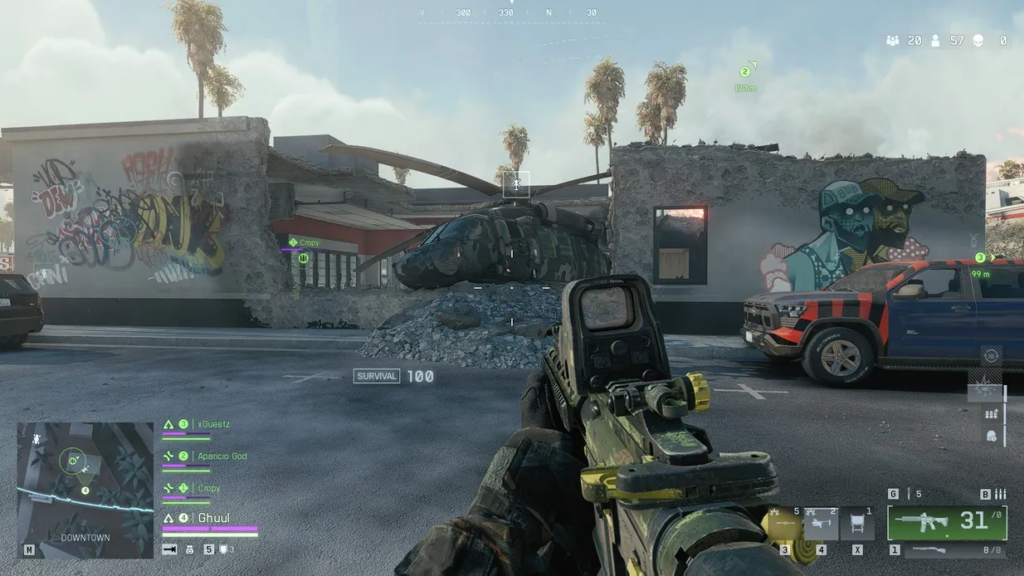Select squadmate Cropy in the squad list
Viewport: 1024px width, 576px height.
click(x=205, y=488)
